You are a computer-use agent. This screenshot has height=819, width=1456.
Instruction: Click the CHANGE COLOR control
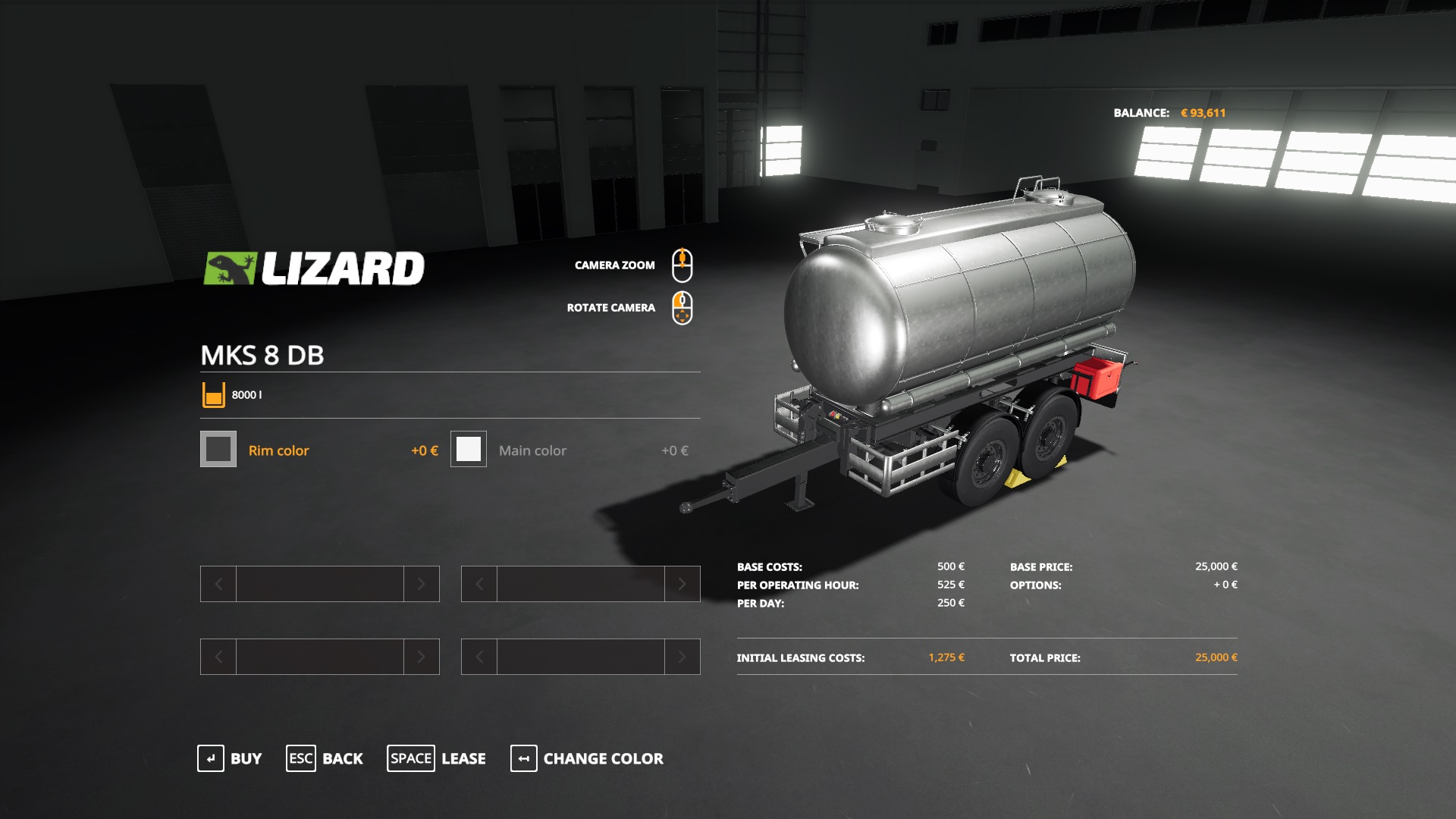click(602, 758)
